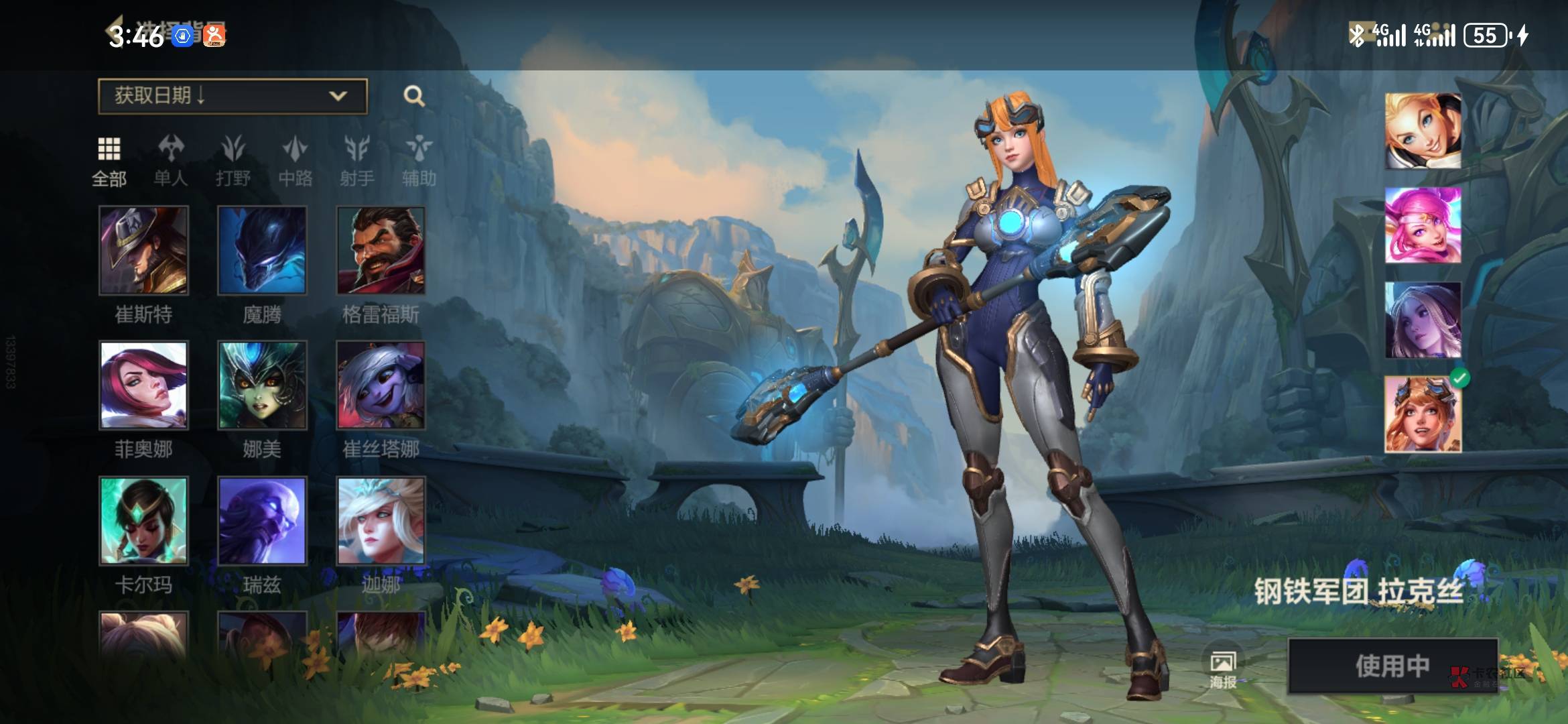Select champion 崔斯特 portrait
Image resolution: width=1568 pixels, height=724 pixels.
[143, 251]
